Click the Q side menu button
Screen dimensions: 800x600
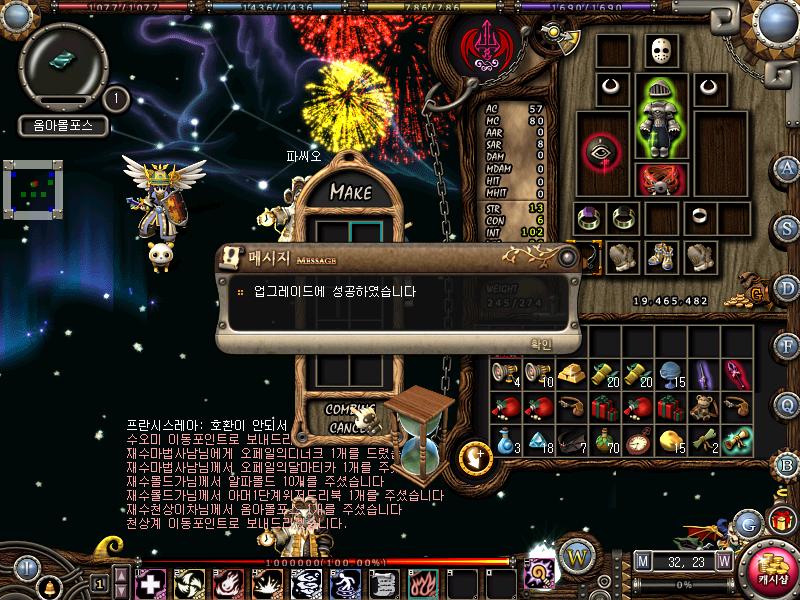[x=787, y=404]
